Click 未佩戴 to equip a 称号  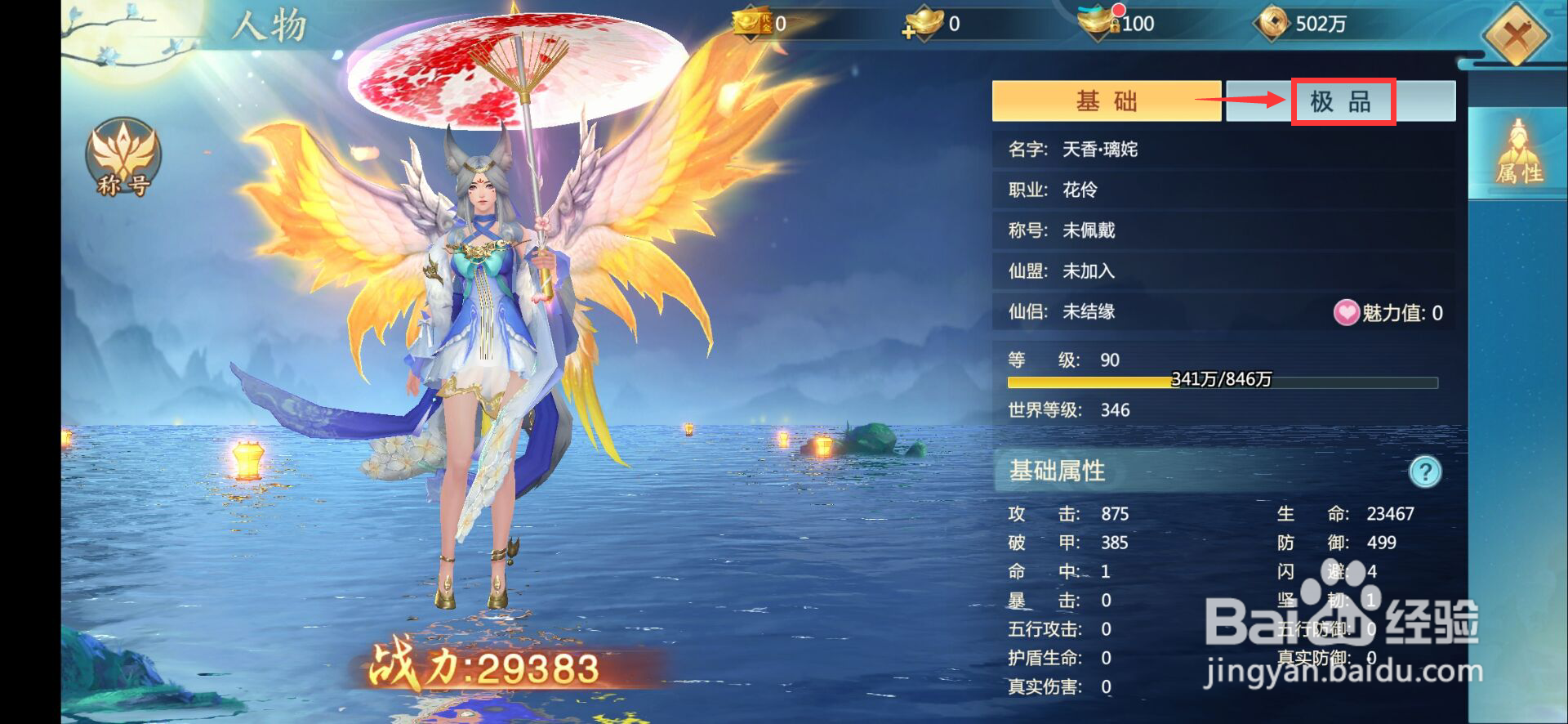click(x=1091, y=230)
